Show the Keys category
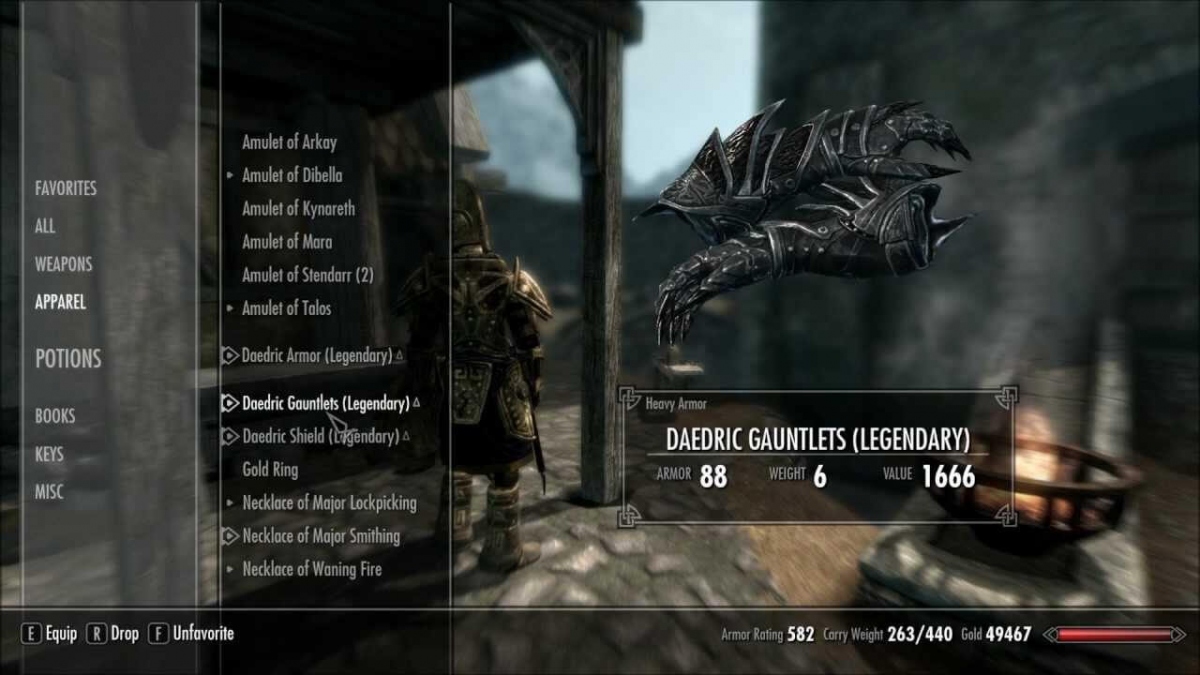The width and height of the screenshot is (1200, 675). (x=49, y=454)
